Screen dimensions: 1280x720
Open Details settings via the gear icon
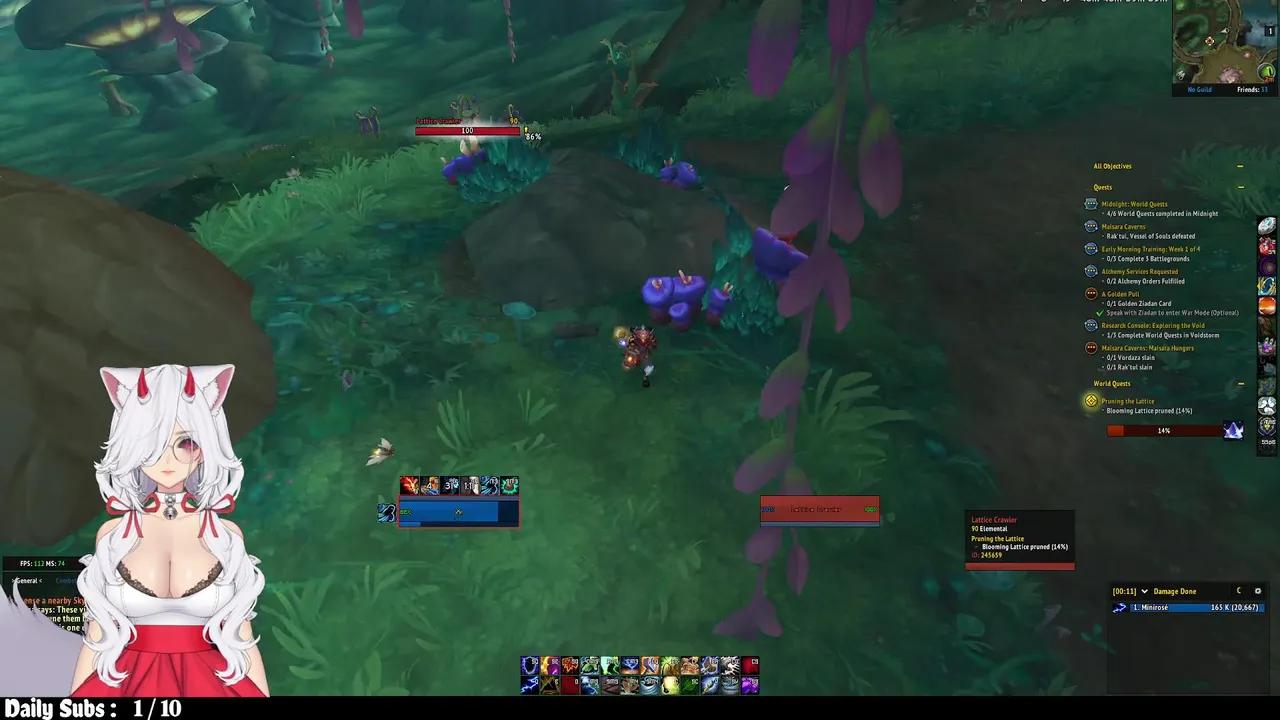click(x=1258, y=591)
